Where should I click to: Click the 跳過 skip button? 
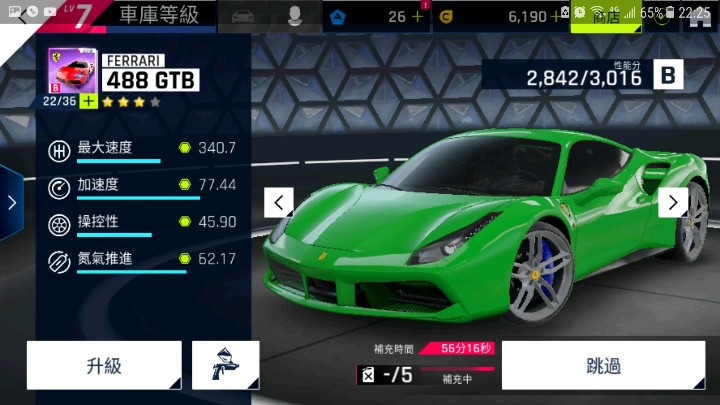click(x=603, y=365)
